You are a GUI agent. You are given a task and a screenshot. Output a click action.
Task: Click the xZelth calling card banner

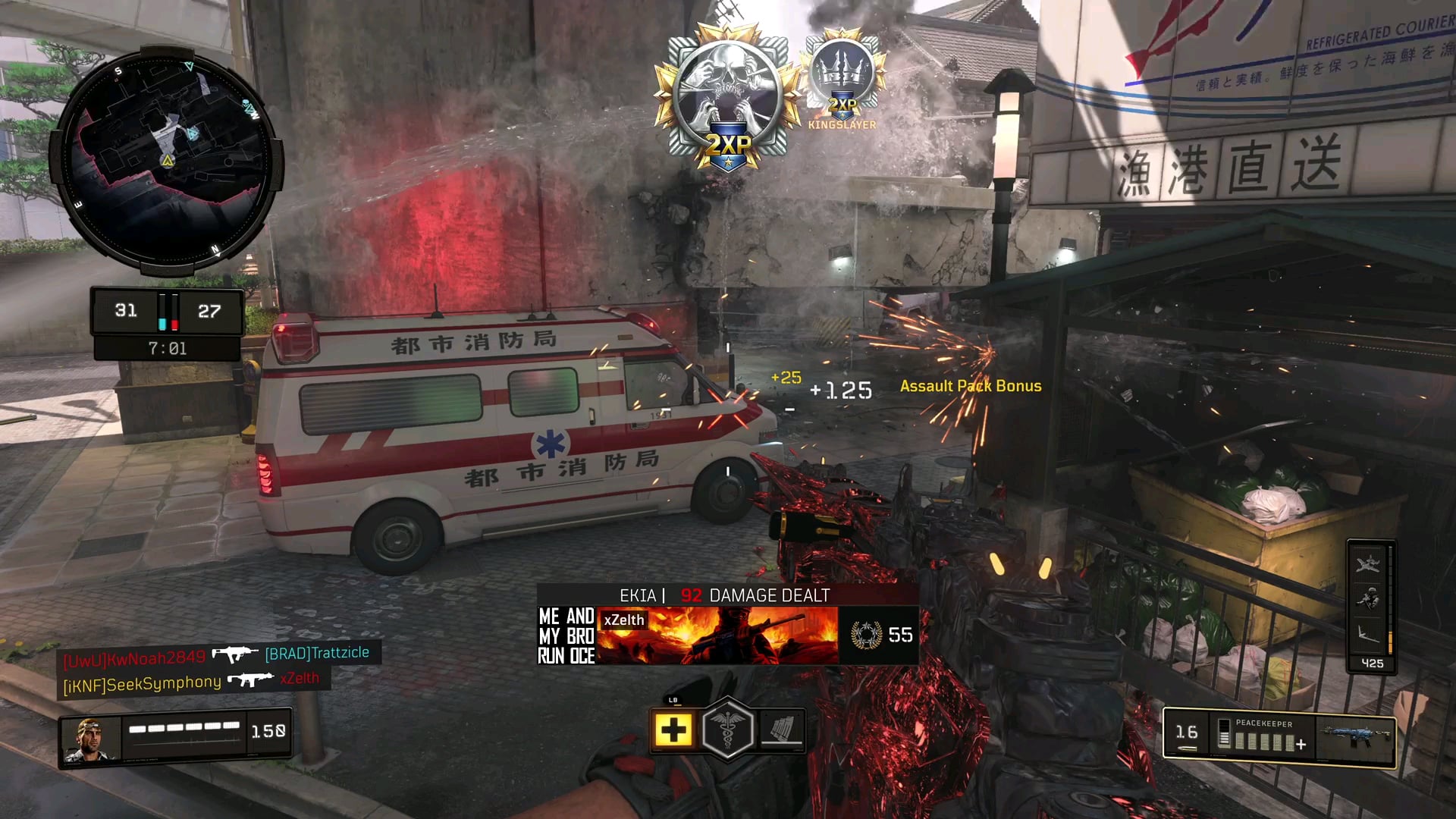(x=717, y=635)
